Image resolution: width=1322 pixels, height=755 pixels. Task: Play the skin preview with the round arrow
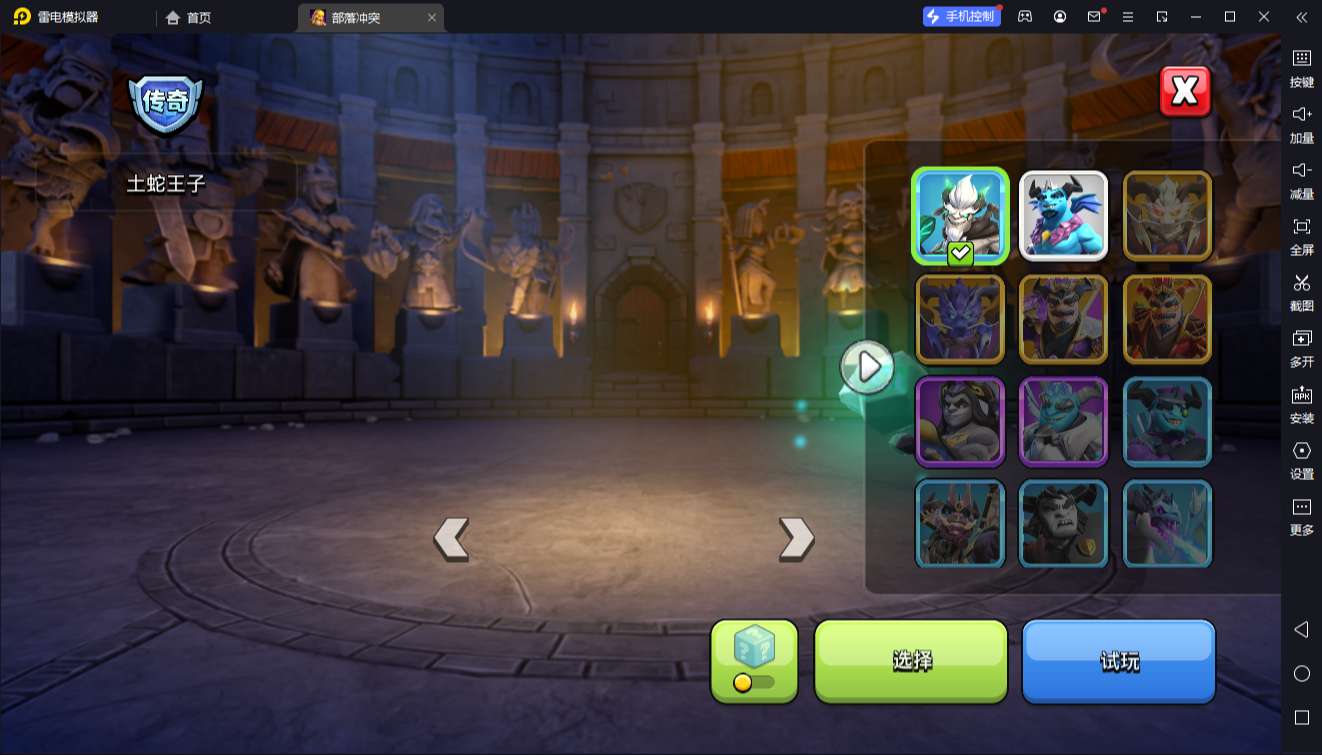(867, 367)
